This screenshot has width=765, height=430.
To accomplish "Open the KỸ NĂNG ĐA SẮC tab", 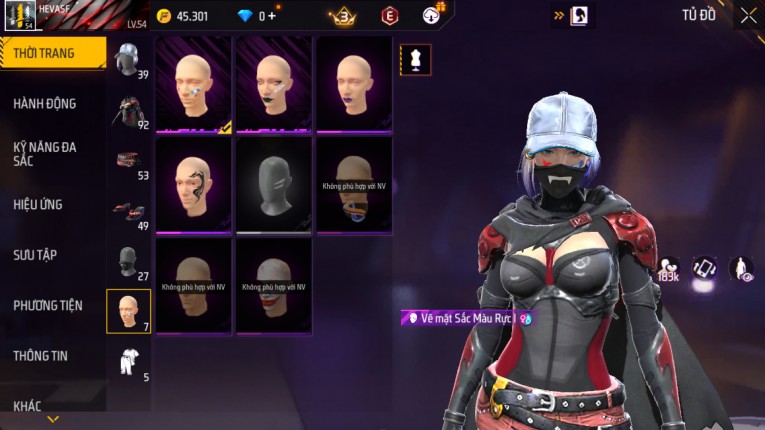I will (x=45, y=153).
